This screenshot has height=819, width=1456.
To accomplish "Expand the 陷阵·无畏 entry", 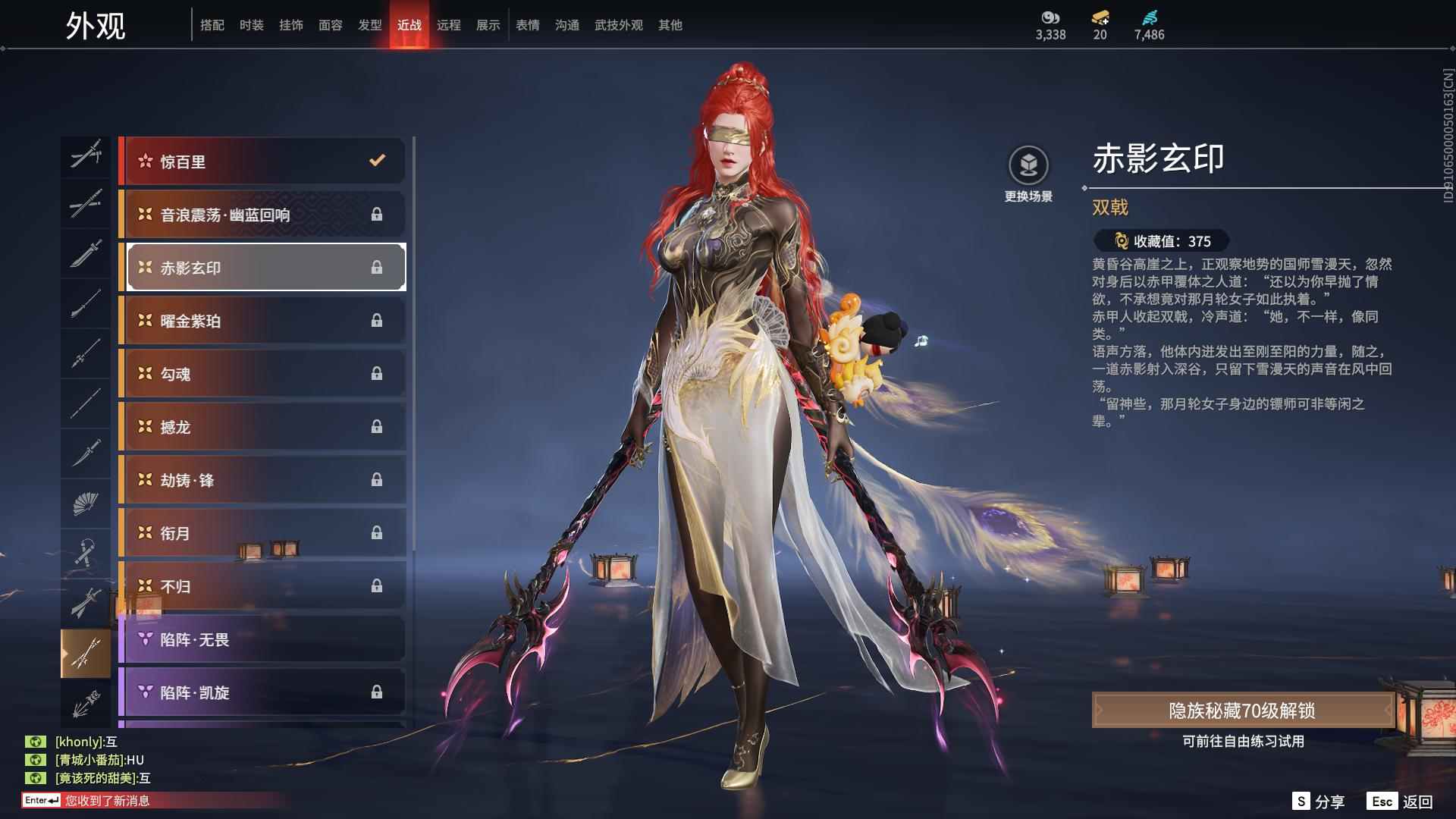I will click(262, 639).
